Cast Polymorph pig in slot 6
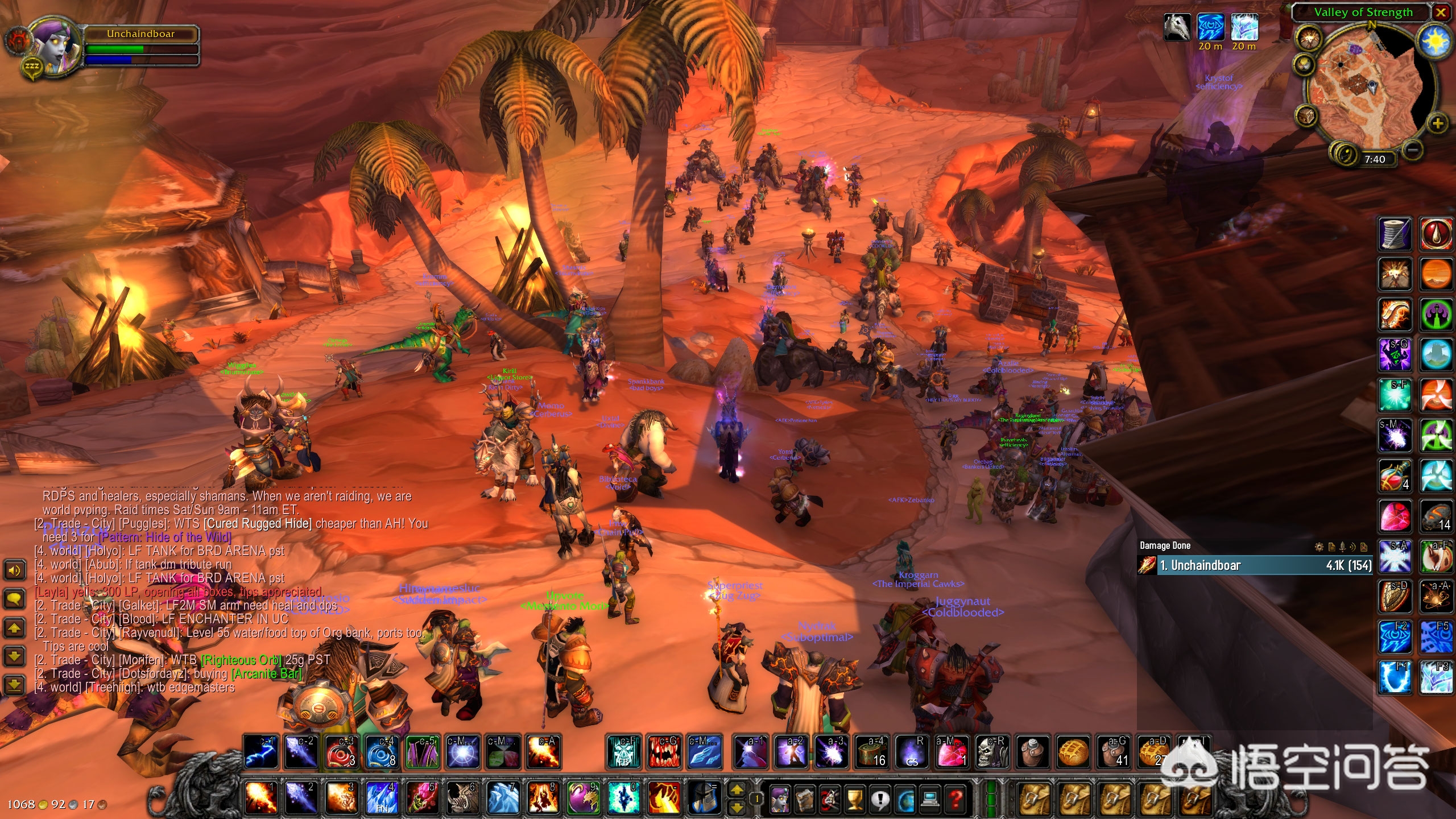Screen dimensions: 1456x819 463,797
